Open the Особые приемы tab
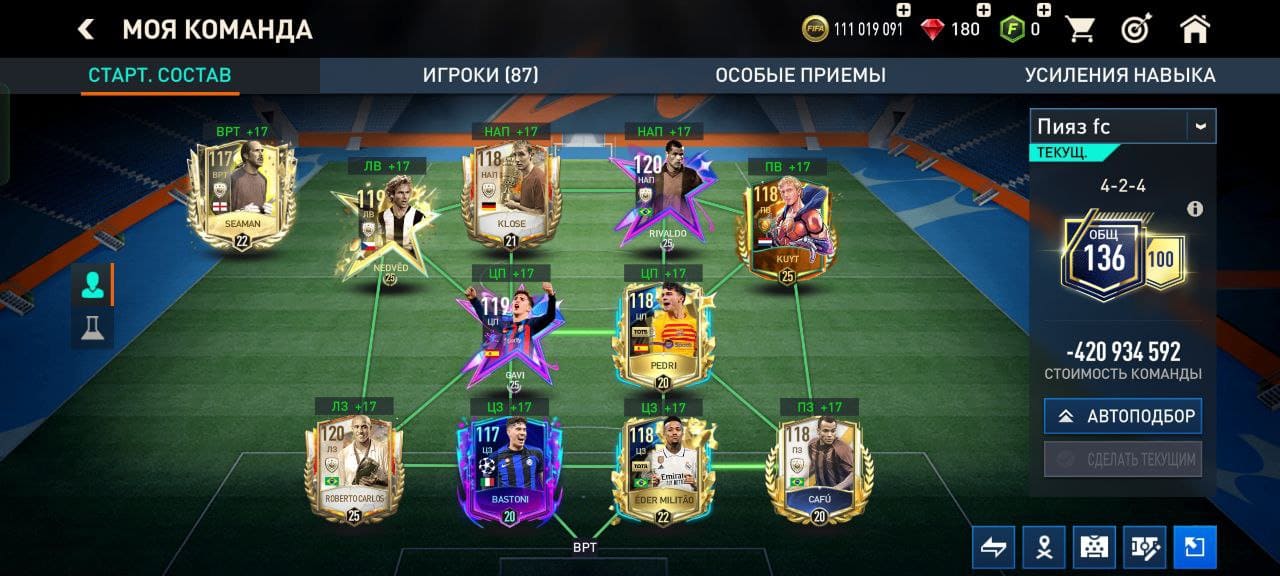Screen dimensions: 1280x576 (x=800, y=75)
